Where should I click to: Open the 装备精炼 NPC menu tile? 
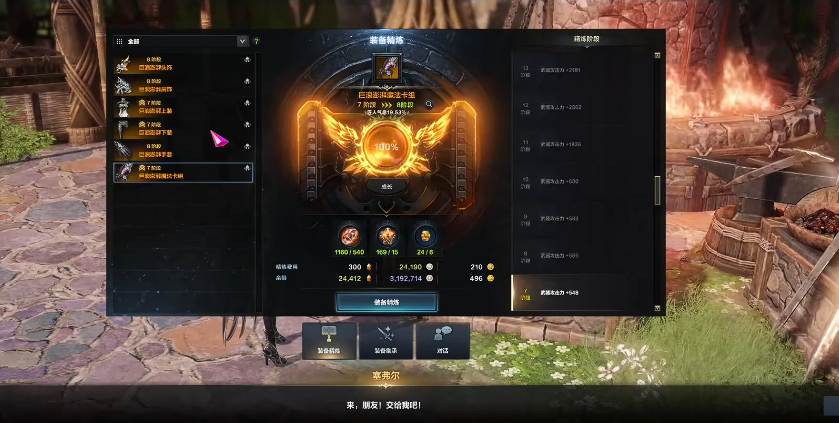[x=328, y=341]
